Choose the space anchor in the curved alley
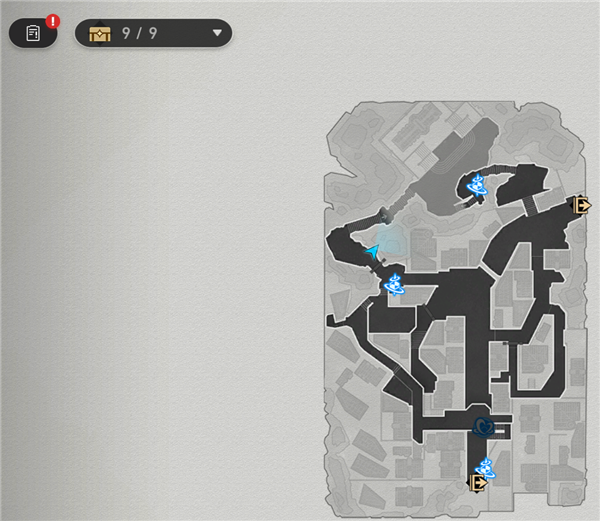This screenshot has width=600, height=521. click(x=479, y=184)
